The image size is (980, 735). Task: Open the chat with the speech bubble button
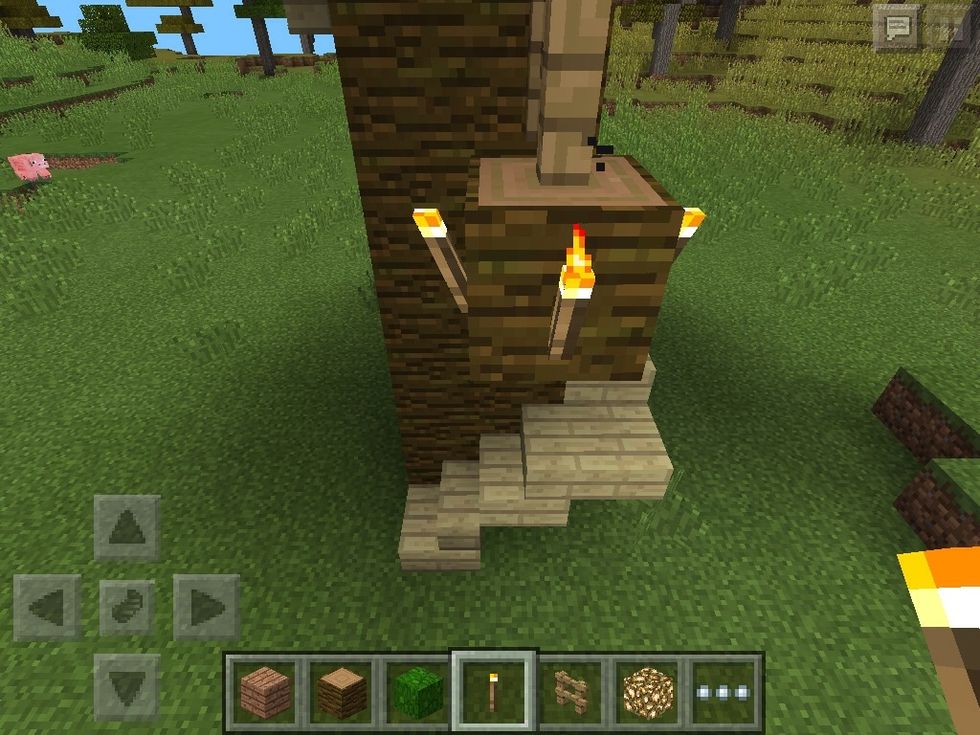[x=896, y=28]
